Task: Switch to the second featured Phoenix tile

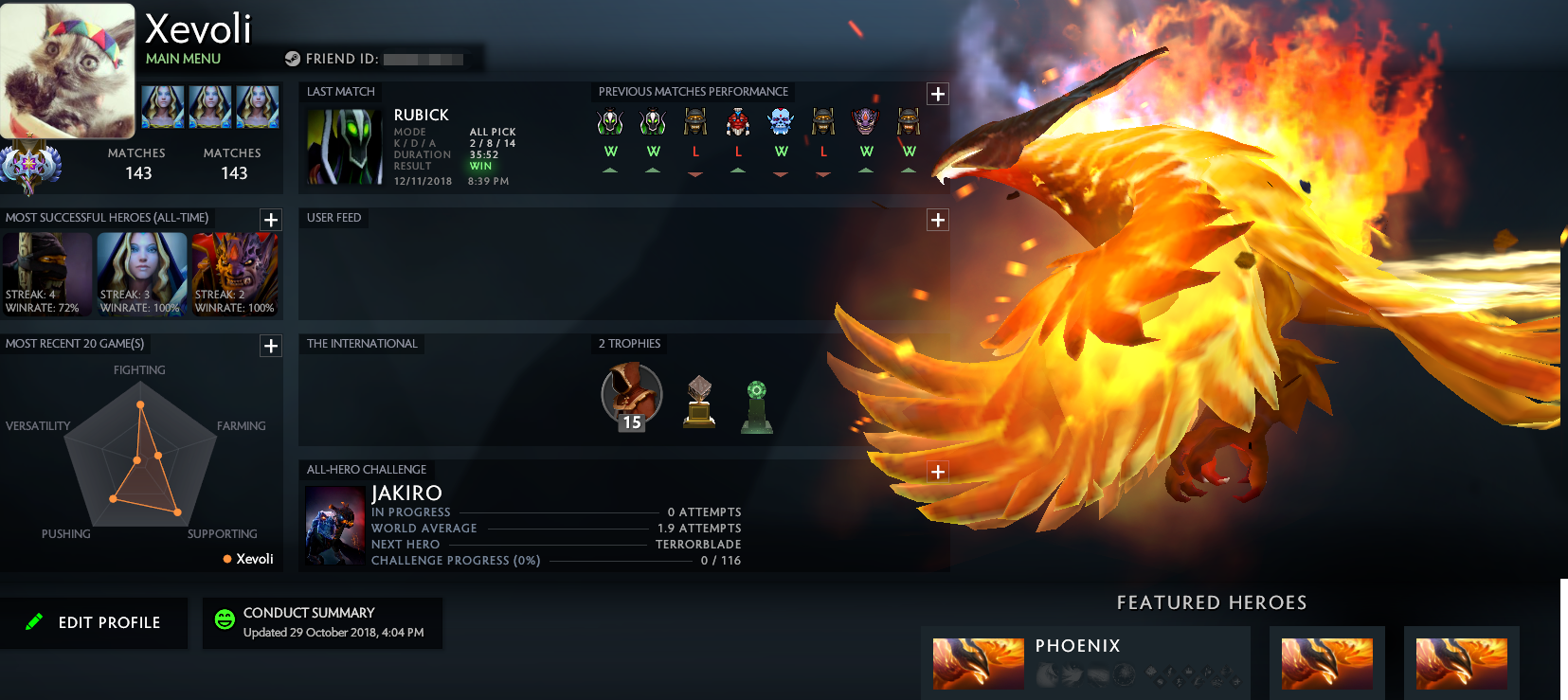Action: coord(1326,664)
